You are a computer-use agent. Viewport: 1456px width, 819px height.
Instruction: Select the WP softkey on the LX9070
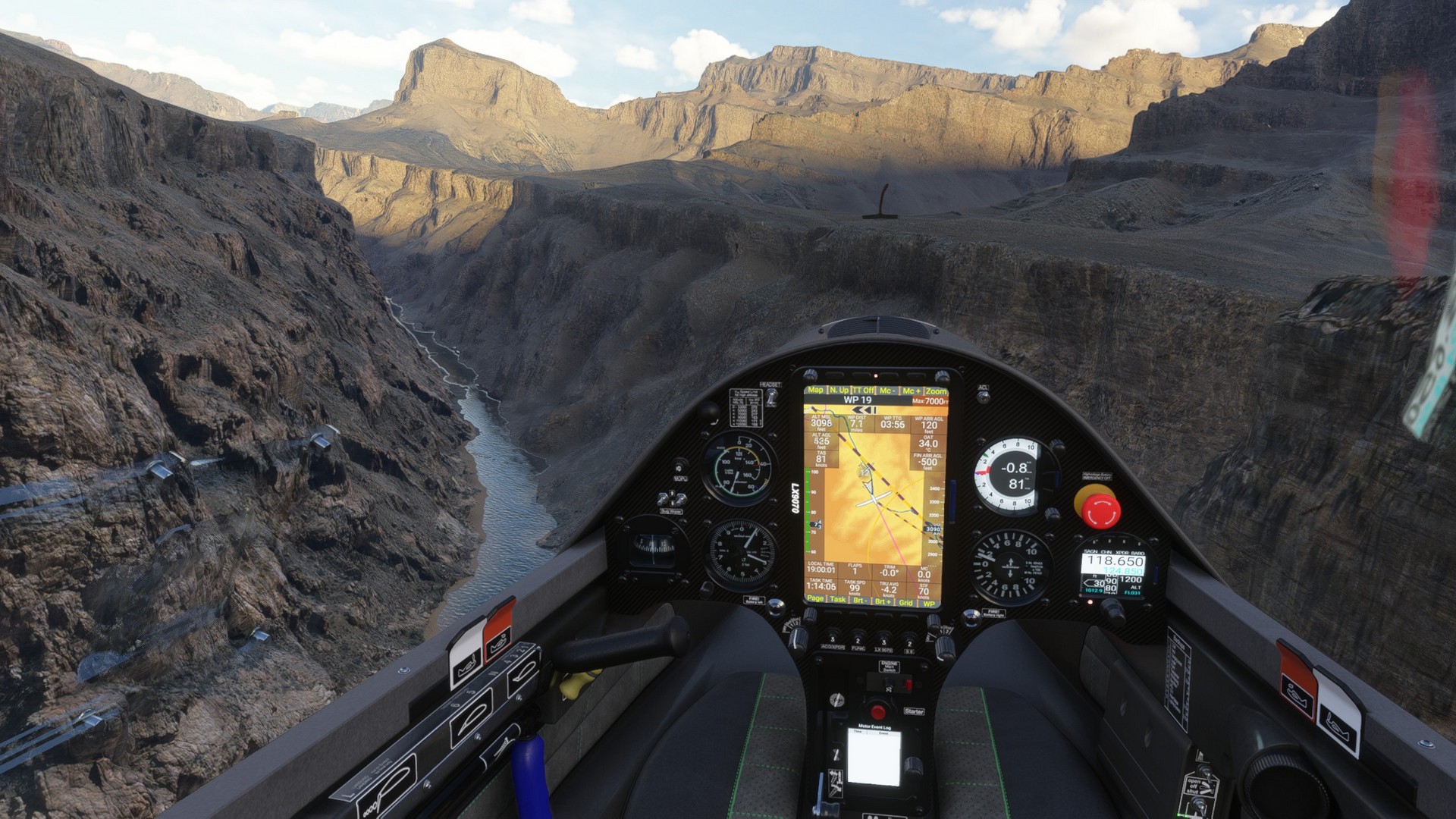(x=929, y=603)
